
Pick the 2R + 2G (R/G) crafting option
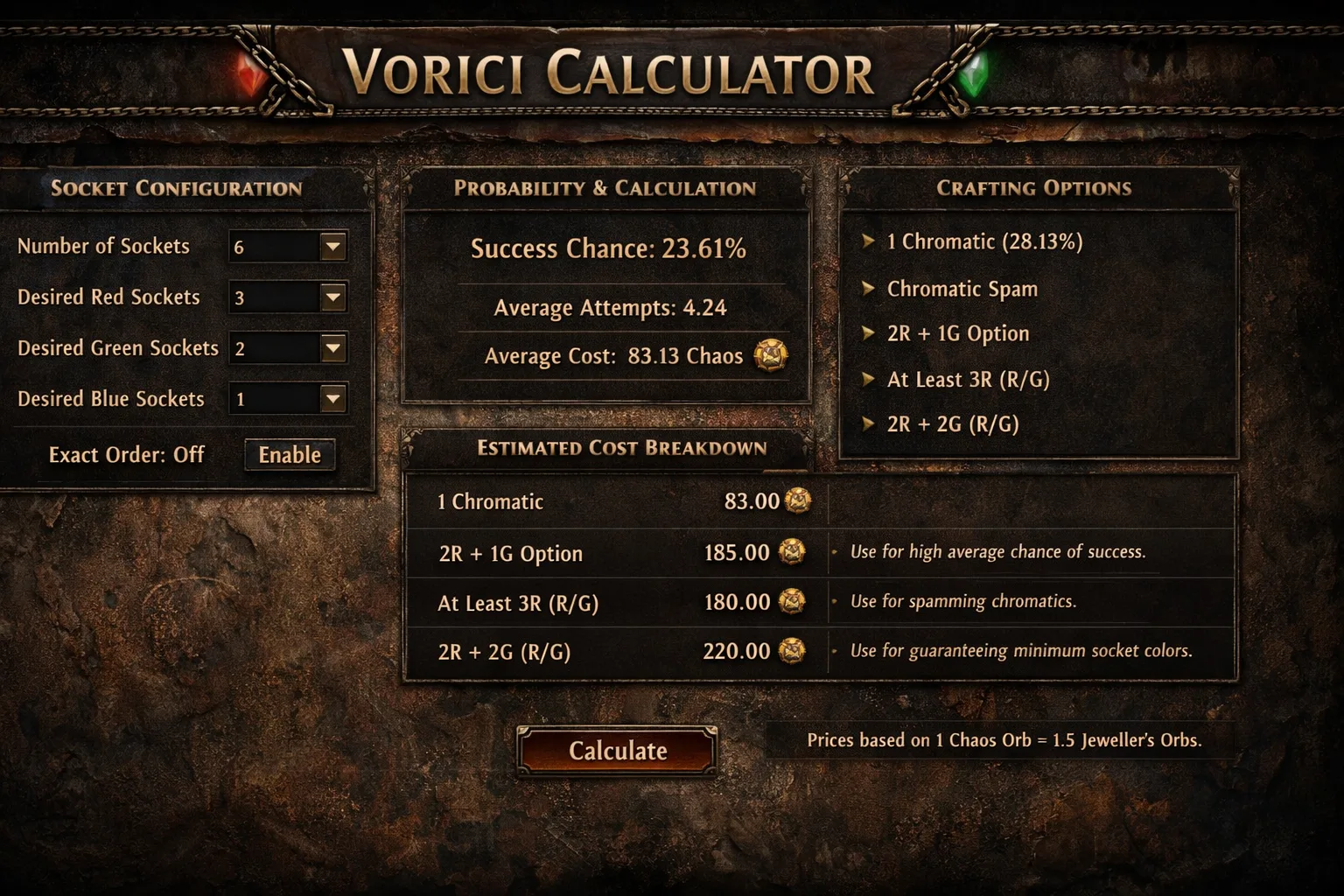click(x=952, y=424)
